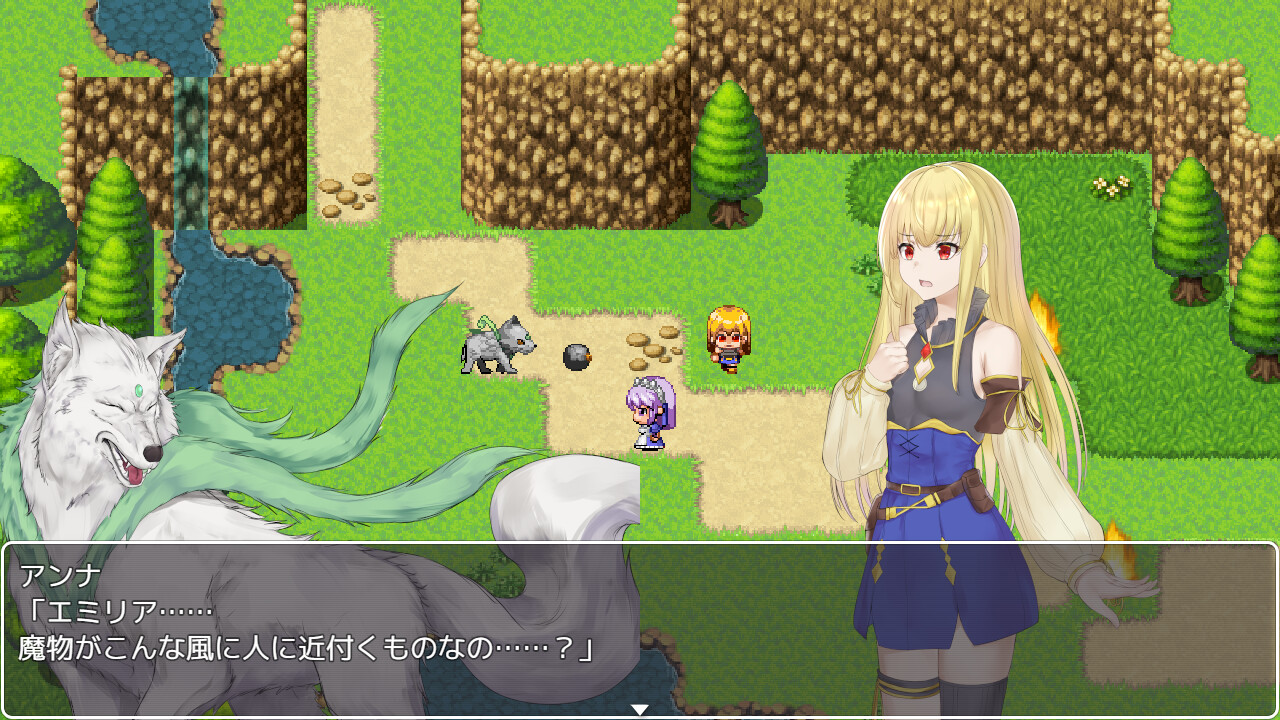Click the gray wolf cub monster sprite
1280x720 pixels.
(495, 345)
